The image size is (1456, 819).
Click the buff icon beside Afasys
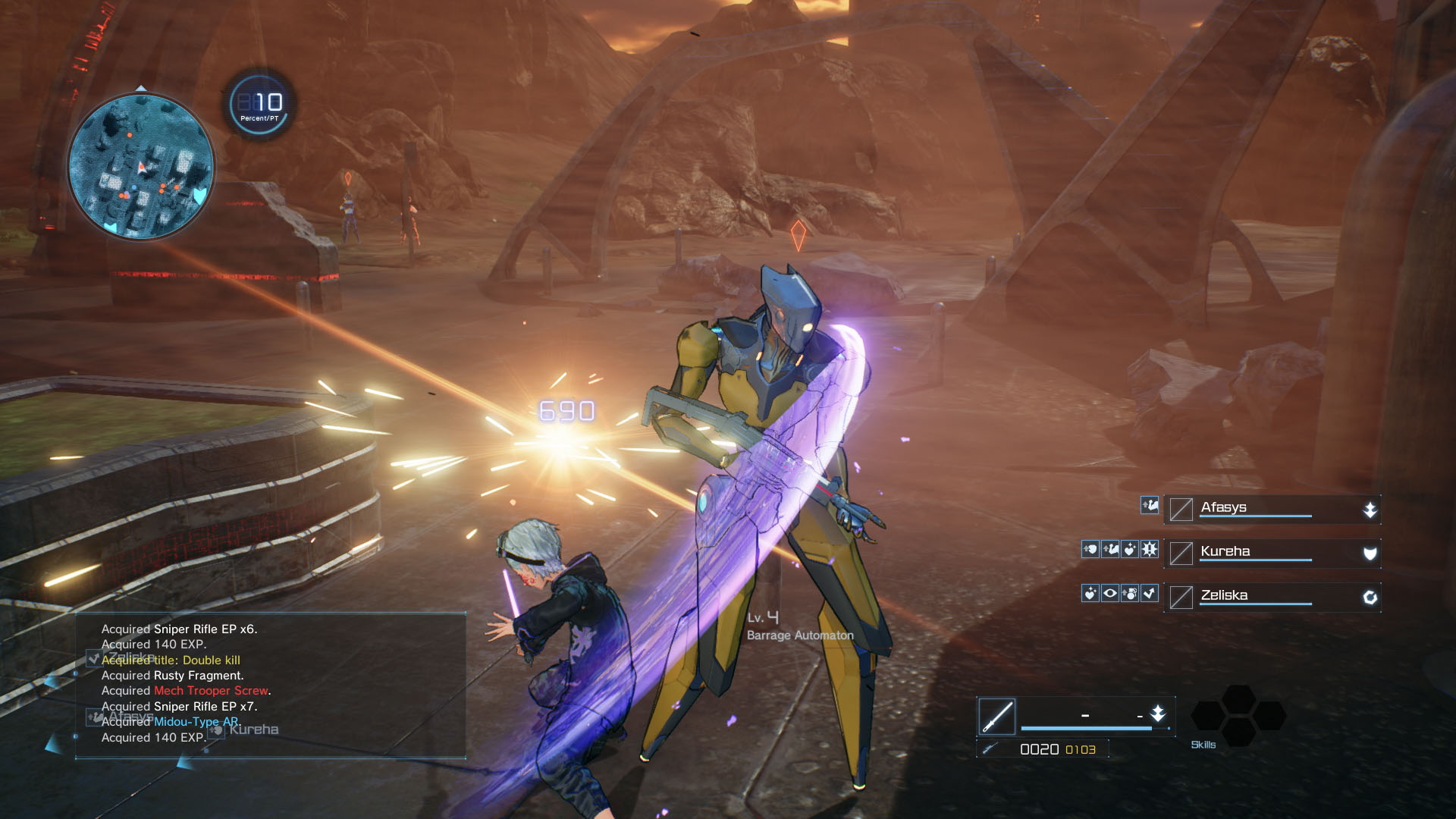click(1150, 505)
